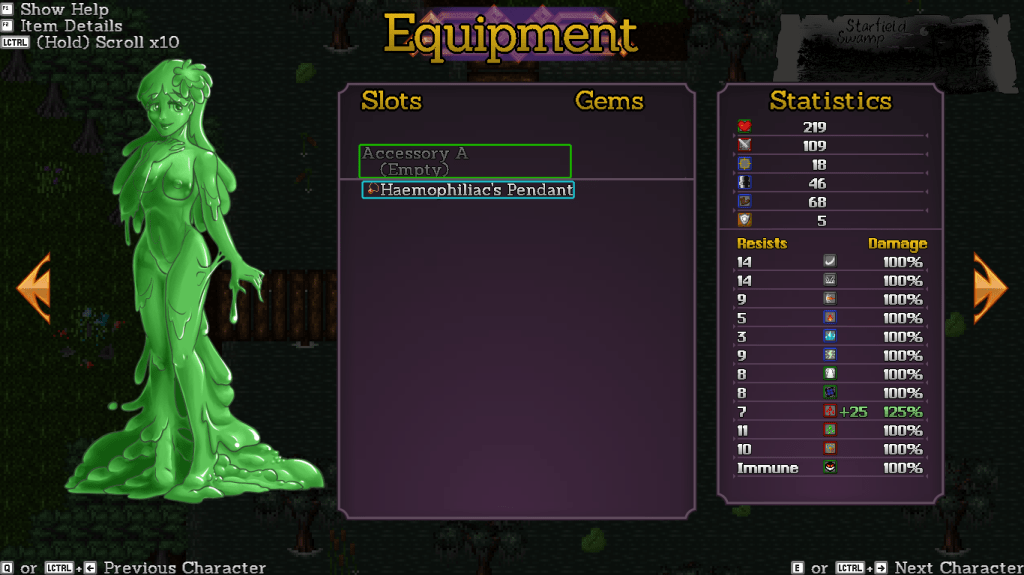Go to the previous character with the left arrow
Screen dimensions: 1024x575
[33, 288]
